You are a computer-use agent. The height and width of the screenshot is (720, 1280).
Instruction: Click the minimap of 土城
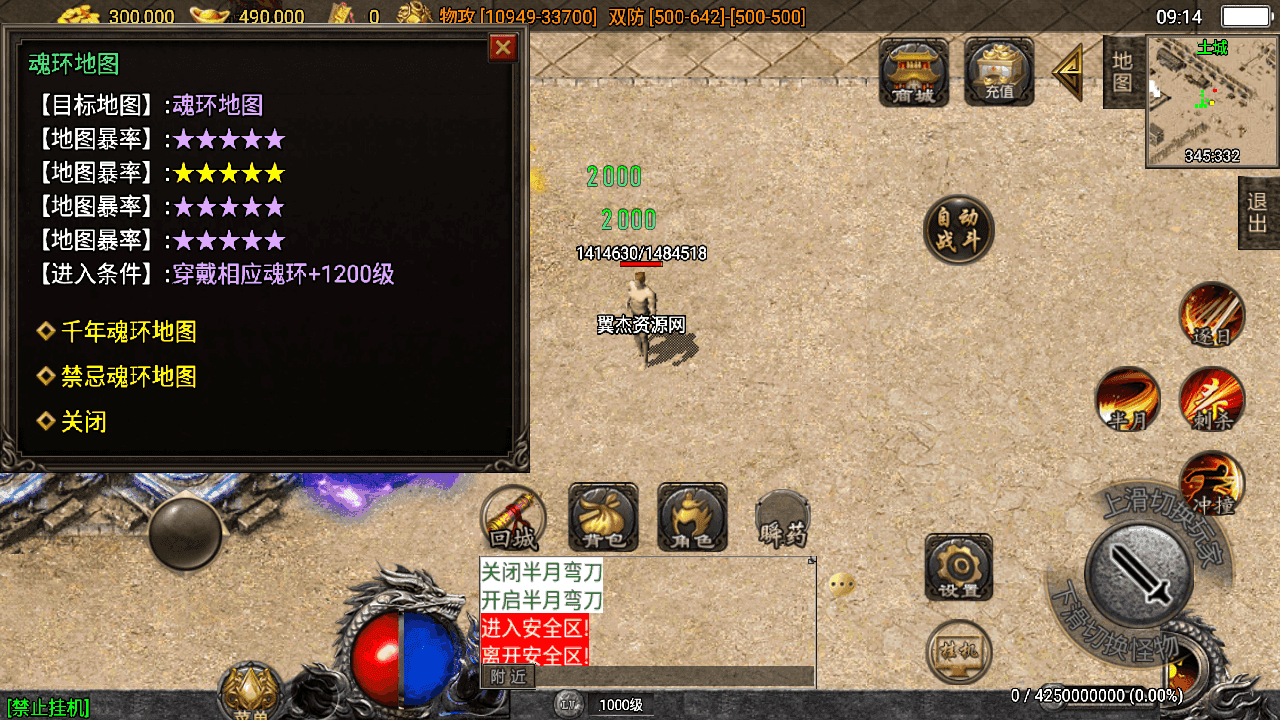(1212, 102)
